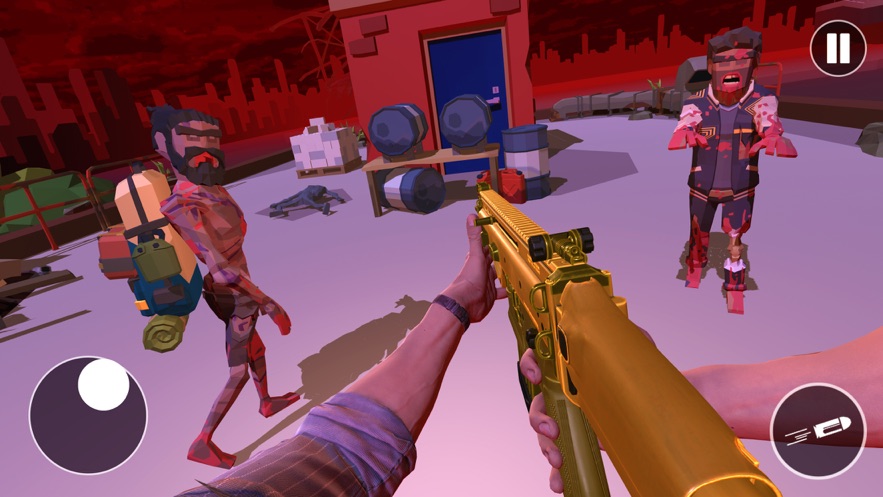
Task: Pause the game with the pause button
Action: click(837, 48)
